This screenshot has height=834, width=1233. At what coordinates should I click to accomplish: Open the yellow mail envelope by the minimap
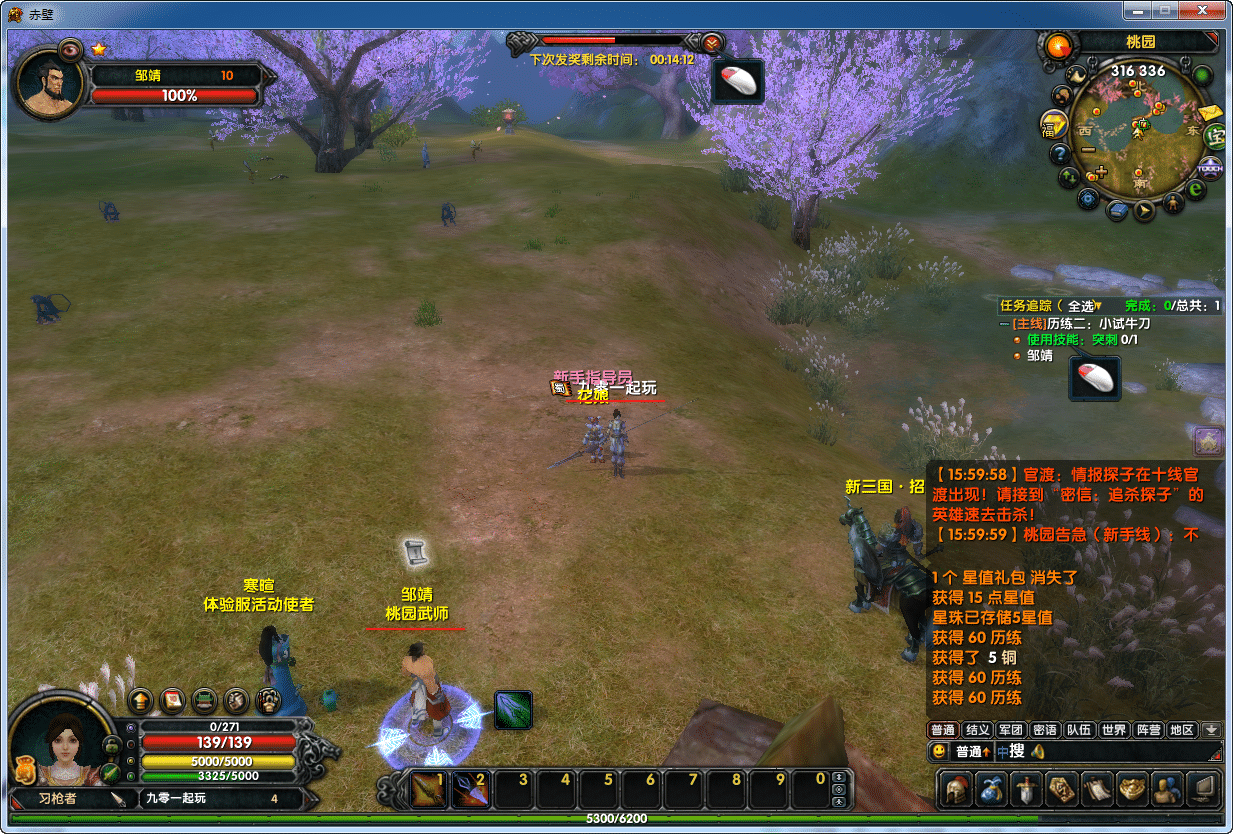pos(1211,112)
